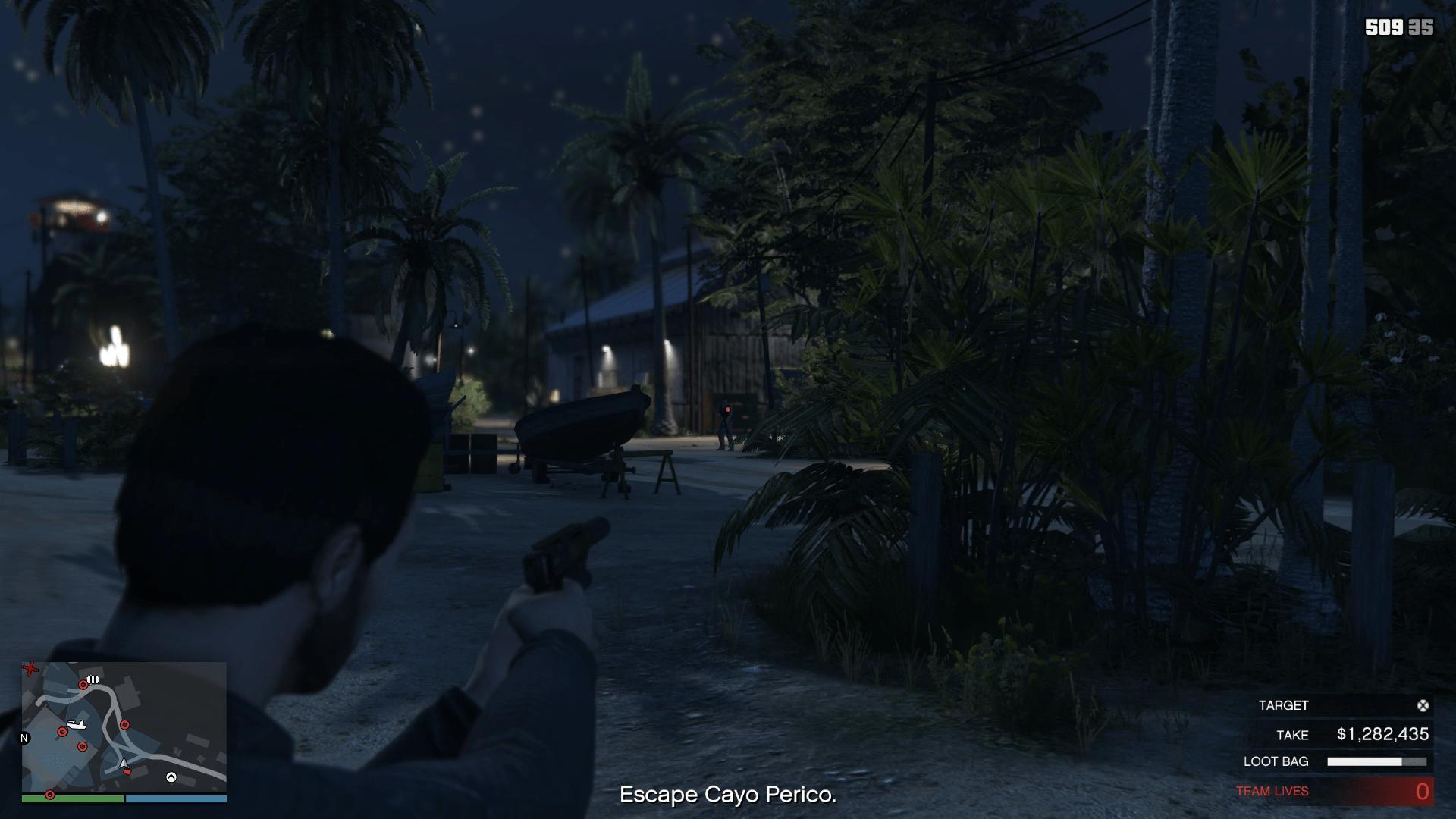Select the red package blip below the player arrow
This screenshot has height=819, width=1456.
tap(127, 772)
